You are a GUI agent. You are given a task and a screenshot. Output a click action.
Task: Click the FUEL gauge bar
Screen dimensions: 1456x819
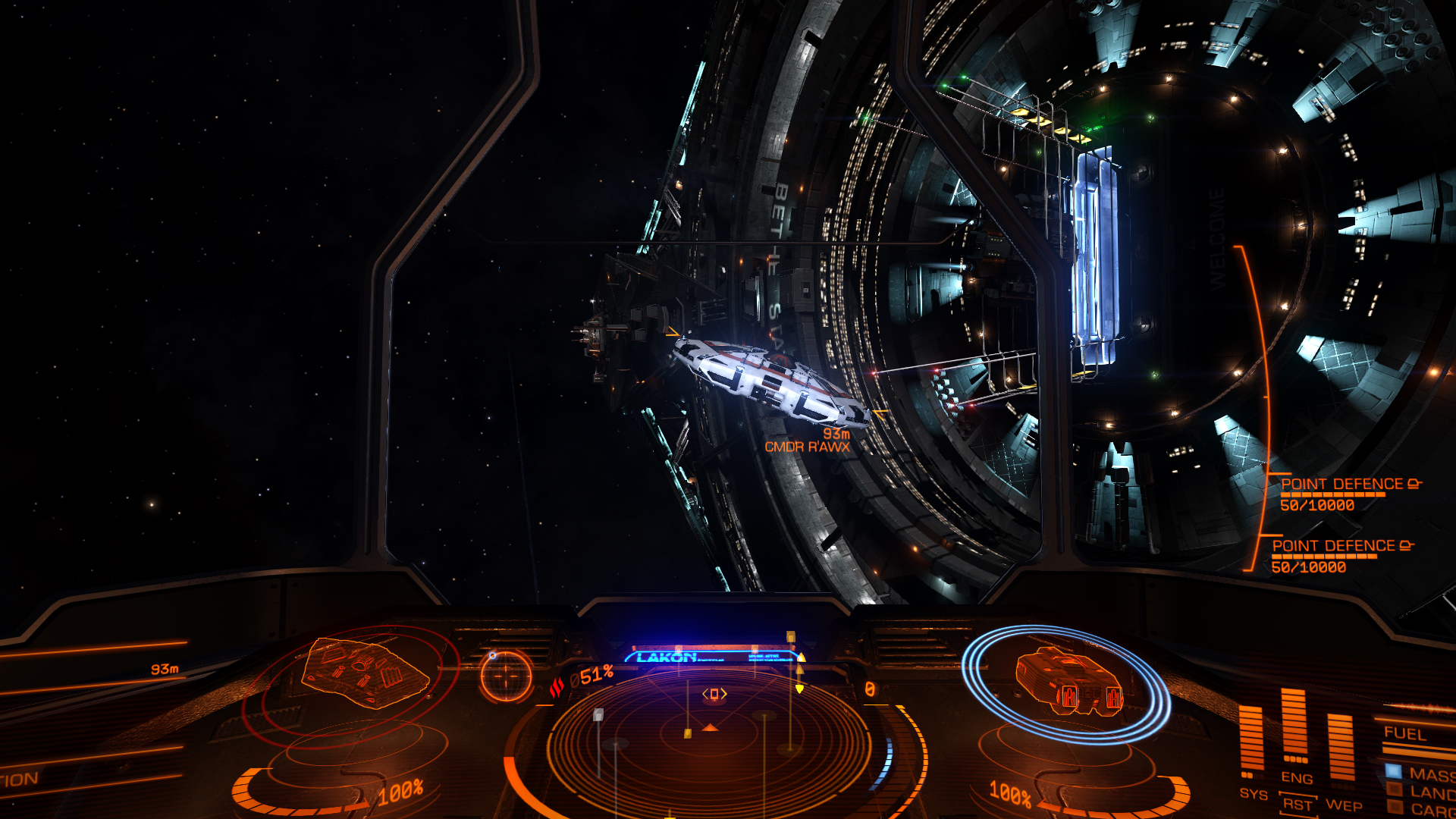1418,749
